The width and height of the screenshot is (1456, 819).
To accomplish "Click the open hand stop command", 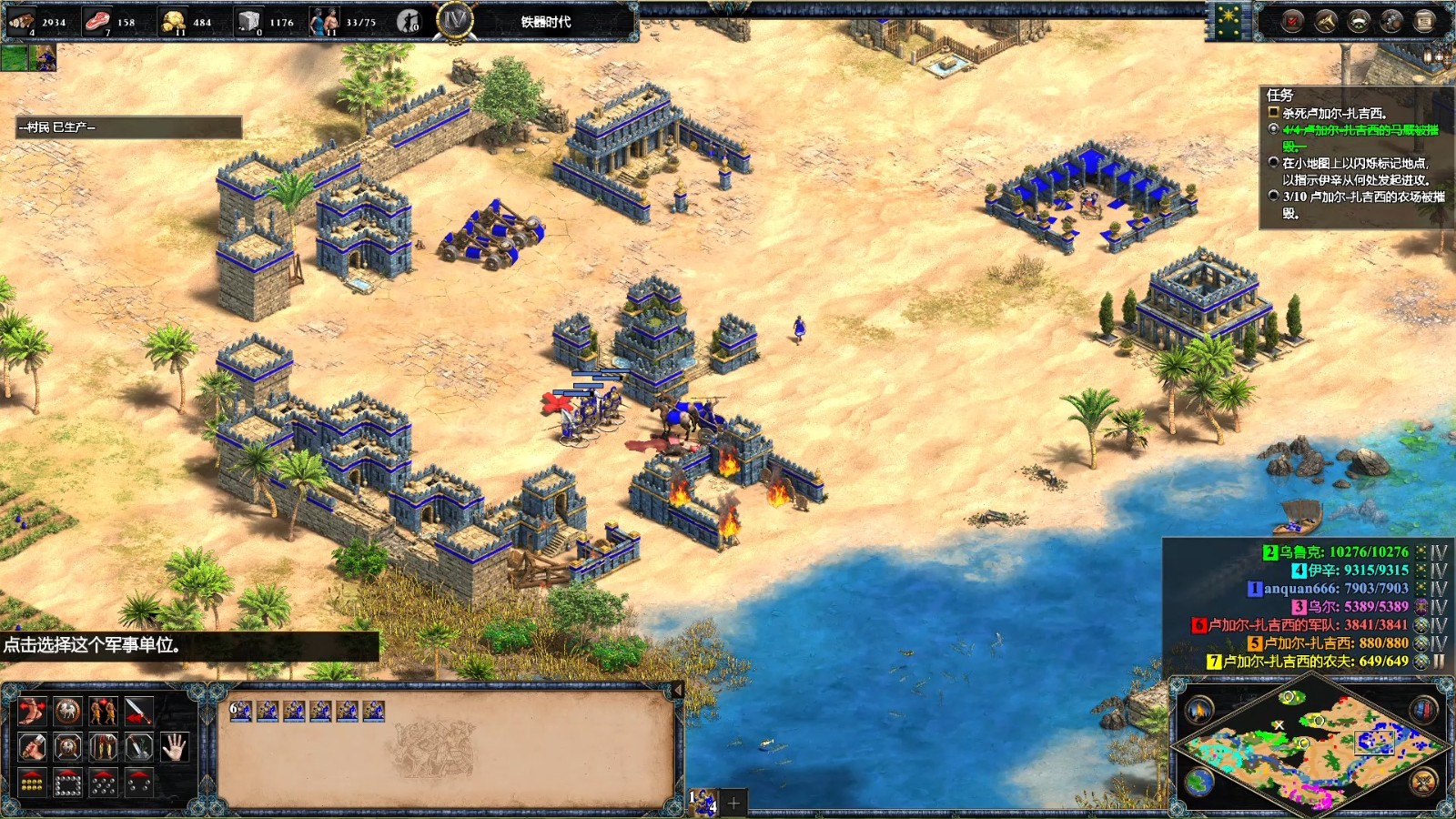I will (x=174, y=747).
